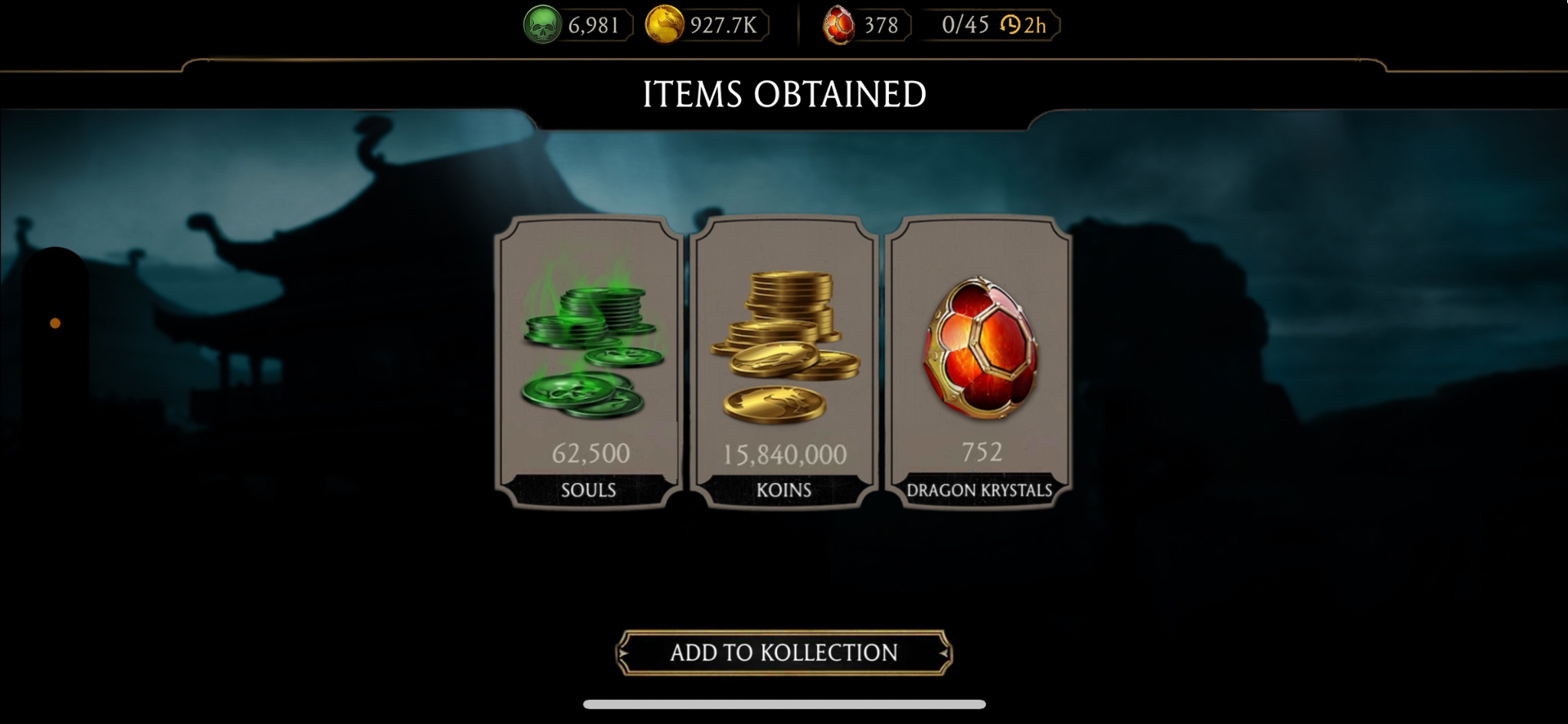Toggle the souls counter showing 6,981
Screen dimensions: 1568x724
(591, 24)
